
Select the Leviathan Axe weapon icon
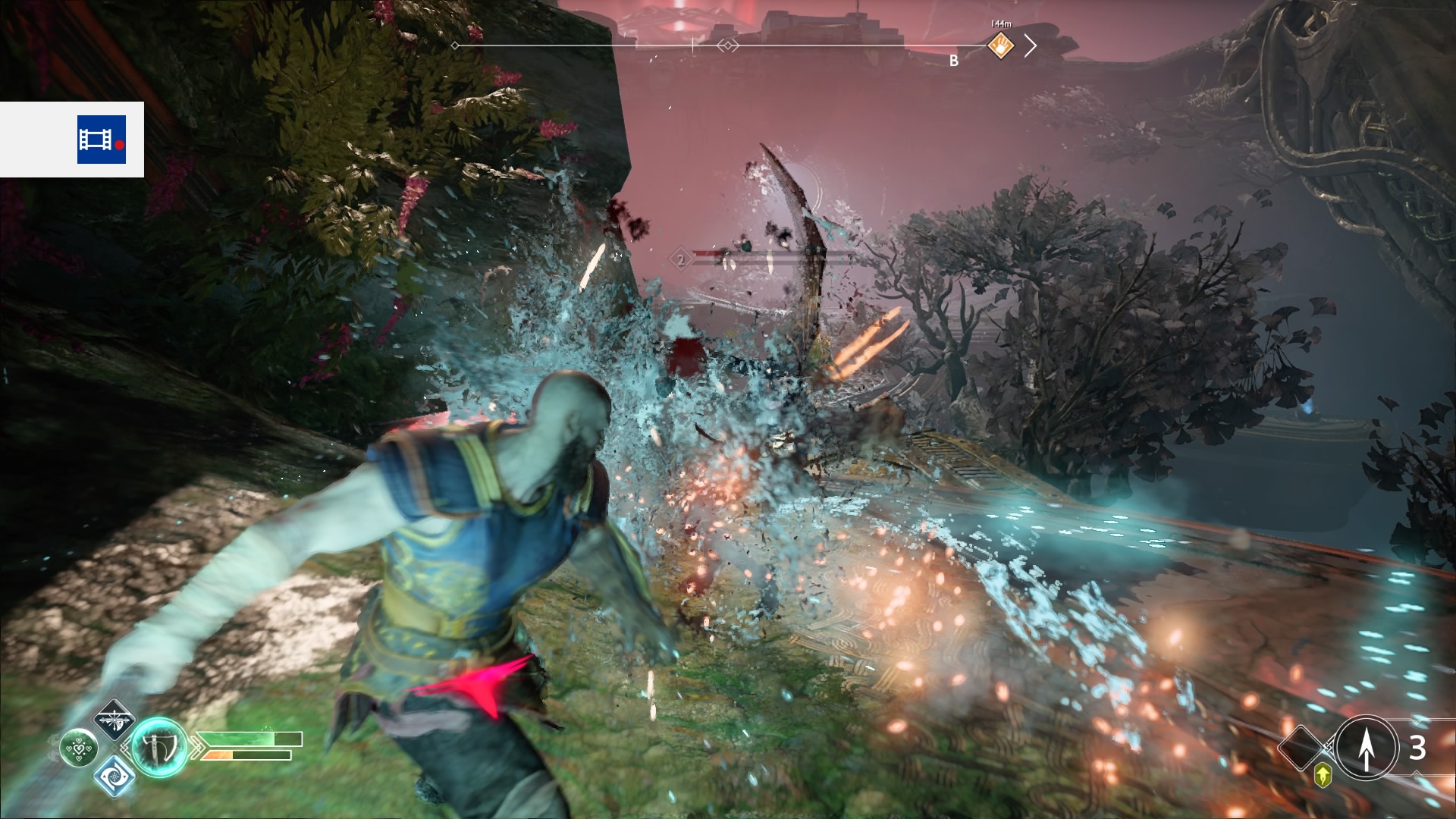[x=160, y=747]
